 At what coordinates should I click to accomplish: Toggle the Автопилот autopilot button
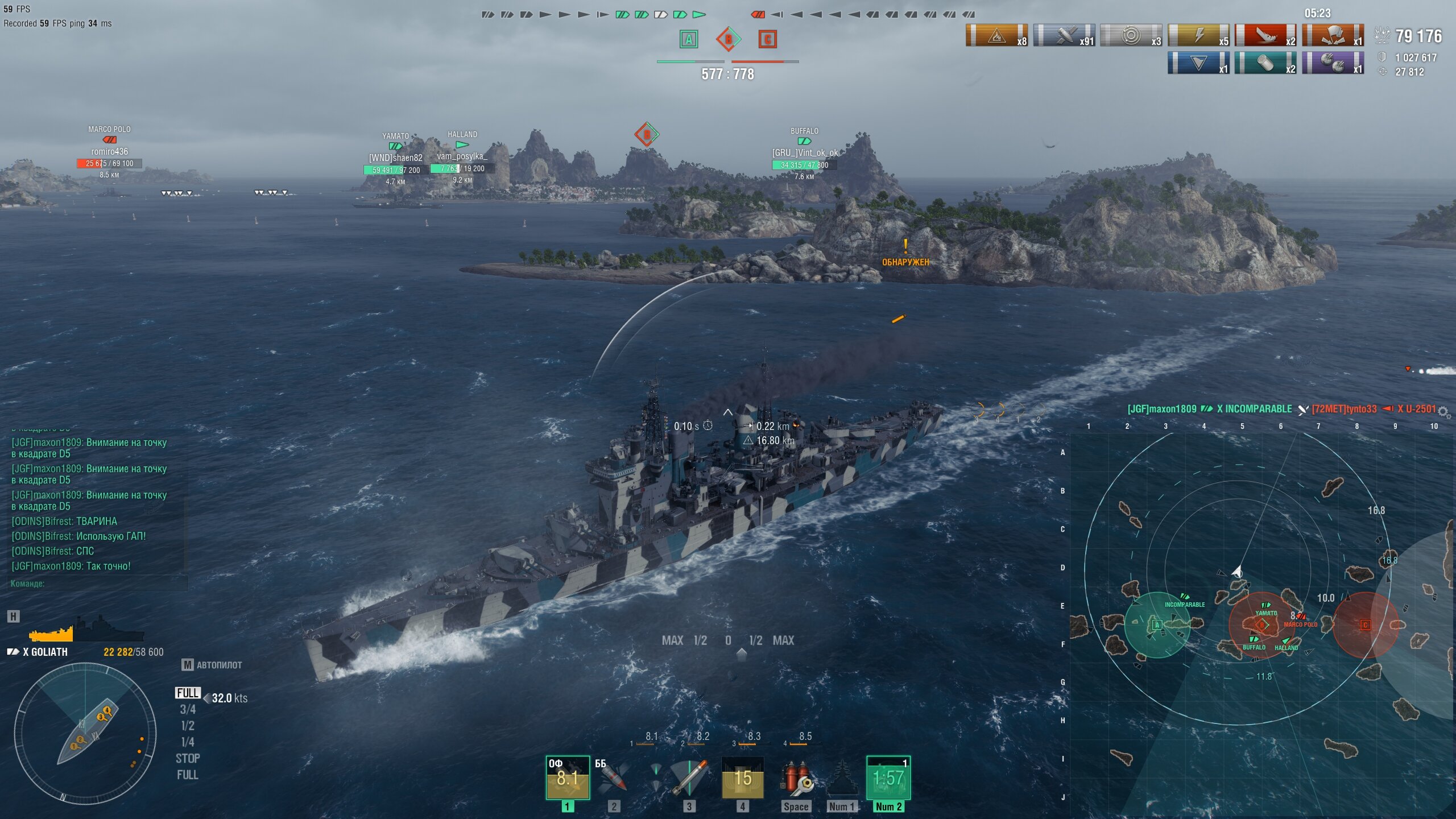(x=212, y=665)
